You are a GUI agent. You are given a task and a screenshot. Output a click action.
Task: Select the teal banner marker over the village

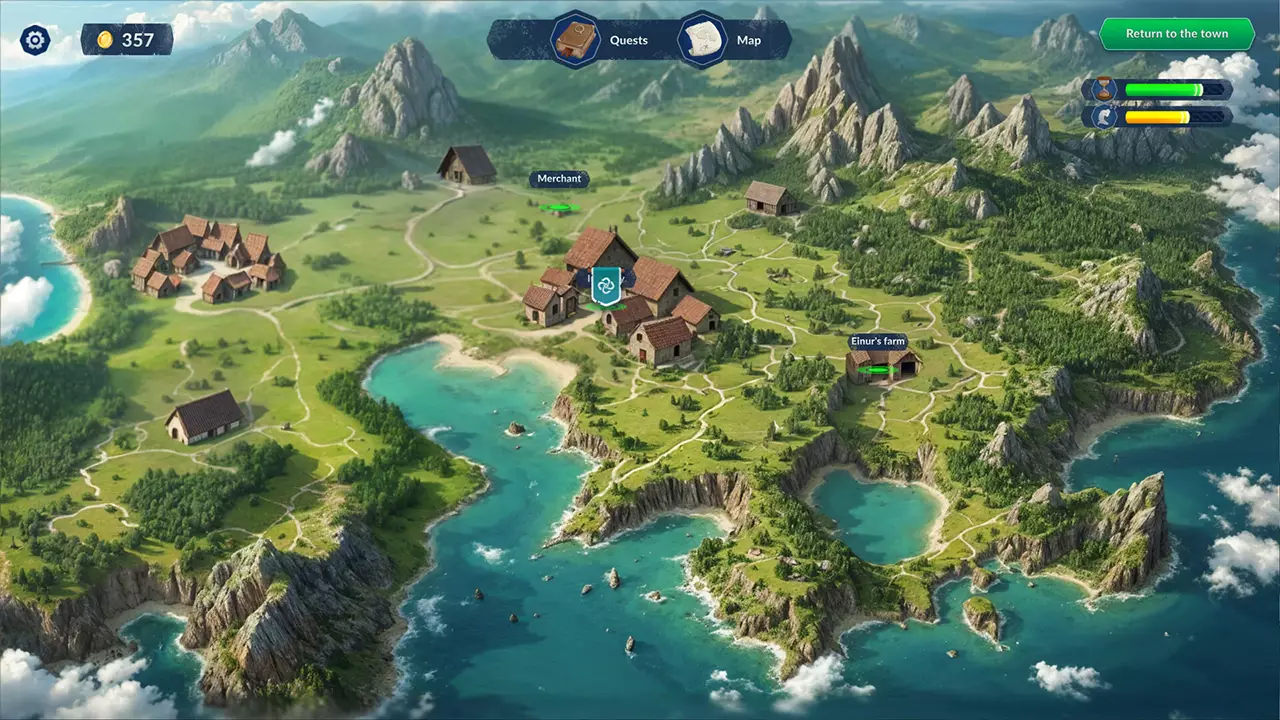pyautogui.click(x=604, y=287)
